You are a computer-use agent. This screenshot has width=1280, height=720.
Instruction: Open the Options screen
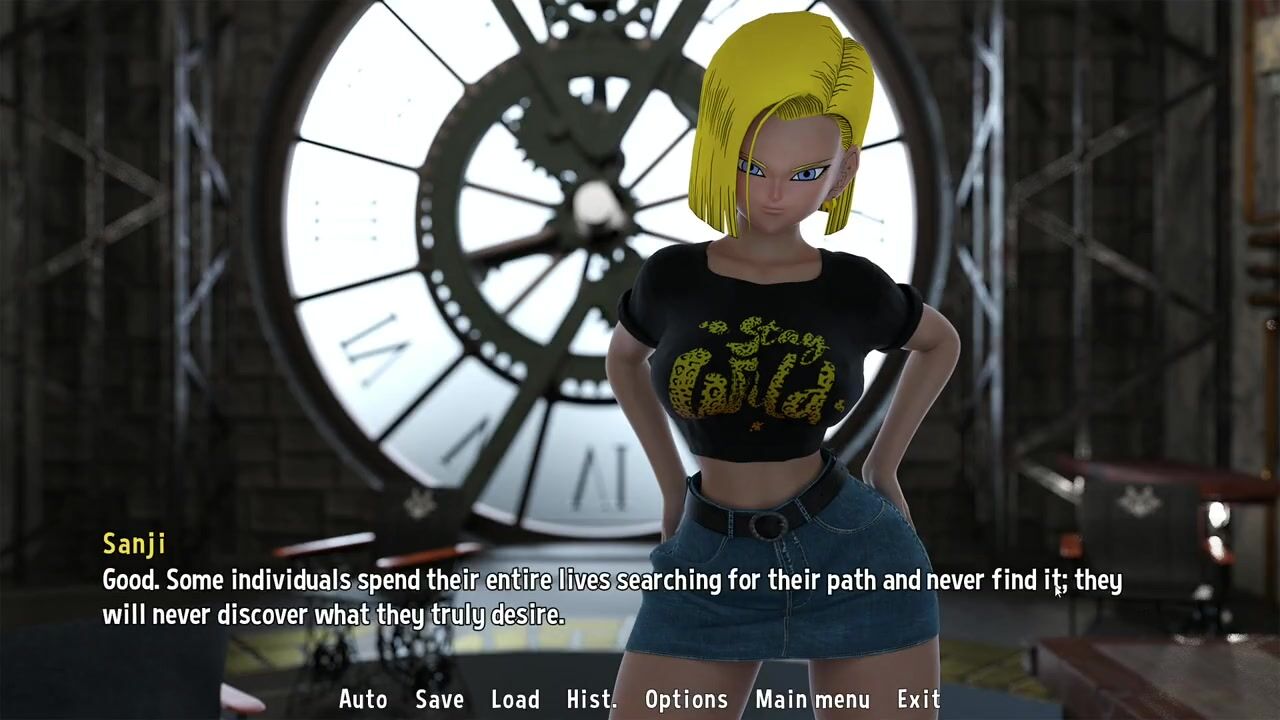[686, 699]
